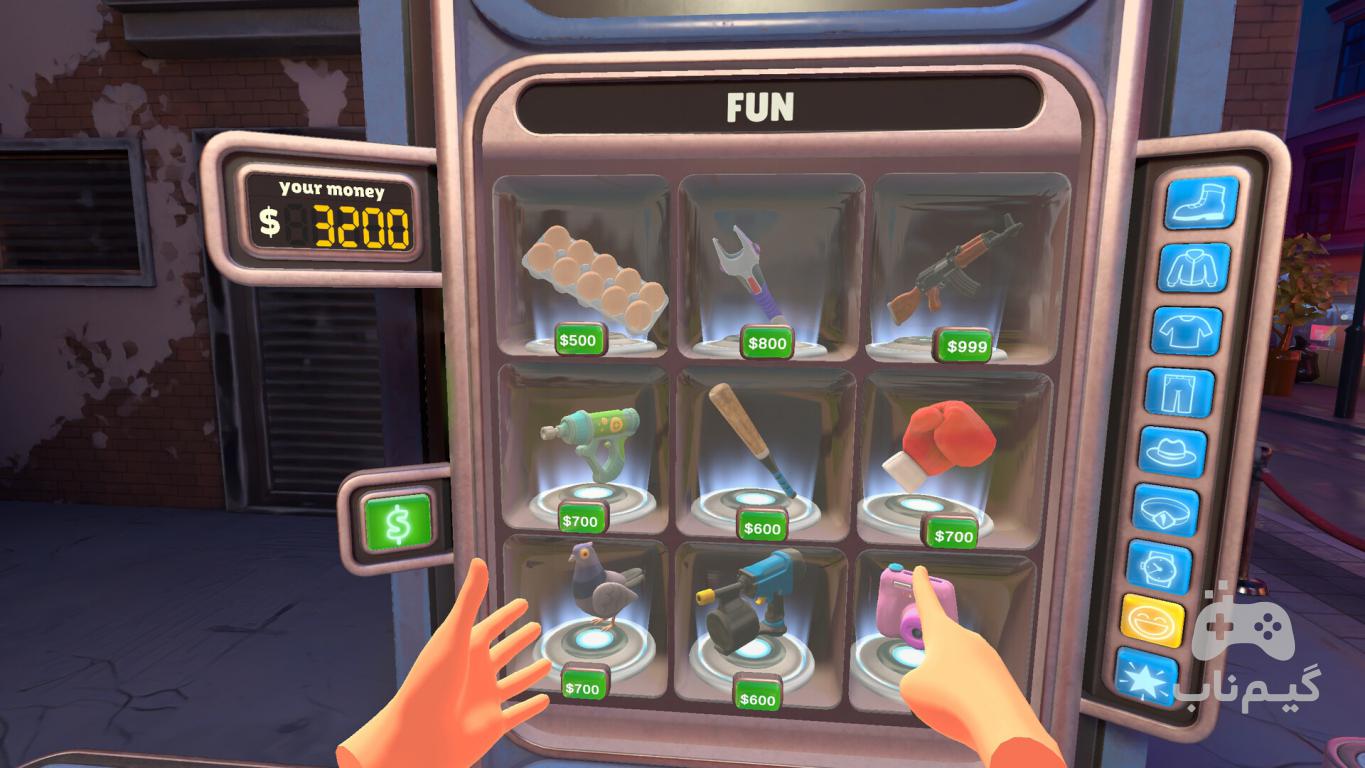Switch to the pants category
The width and height of the screenshot is (1365, 768).
[1179, 392]
